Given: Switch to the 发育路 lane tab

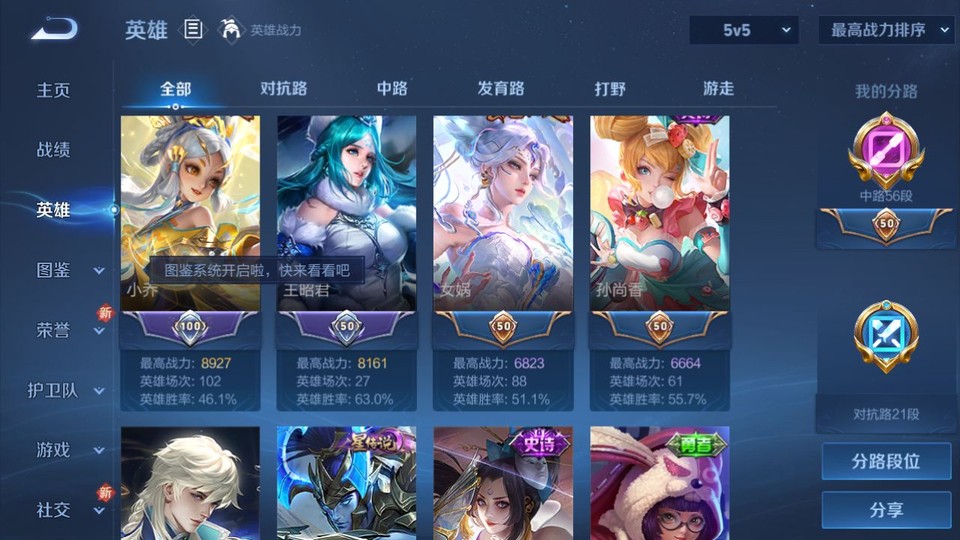Looking at the screenshot, I should 501,88.
